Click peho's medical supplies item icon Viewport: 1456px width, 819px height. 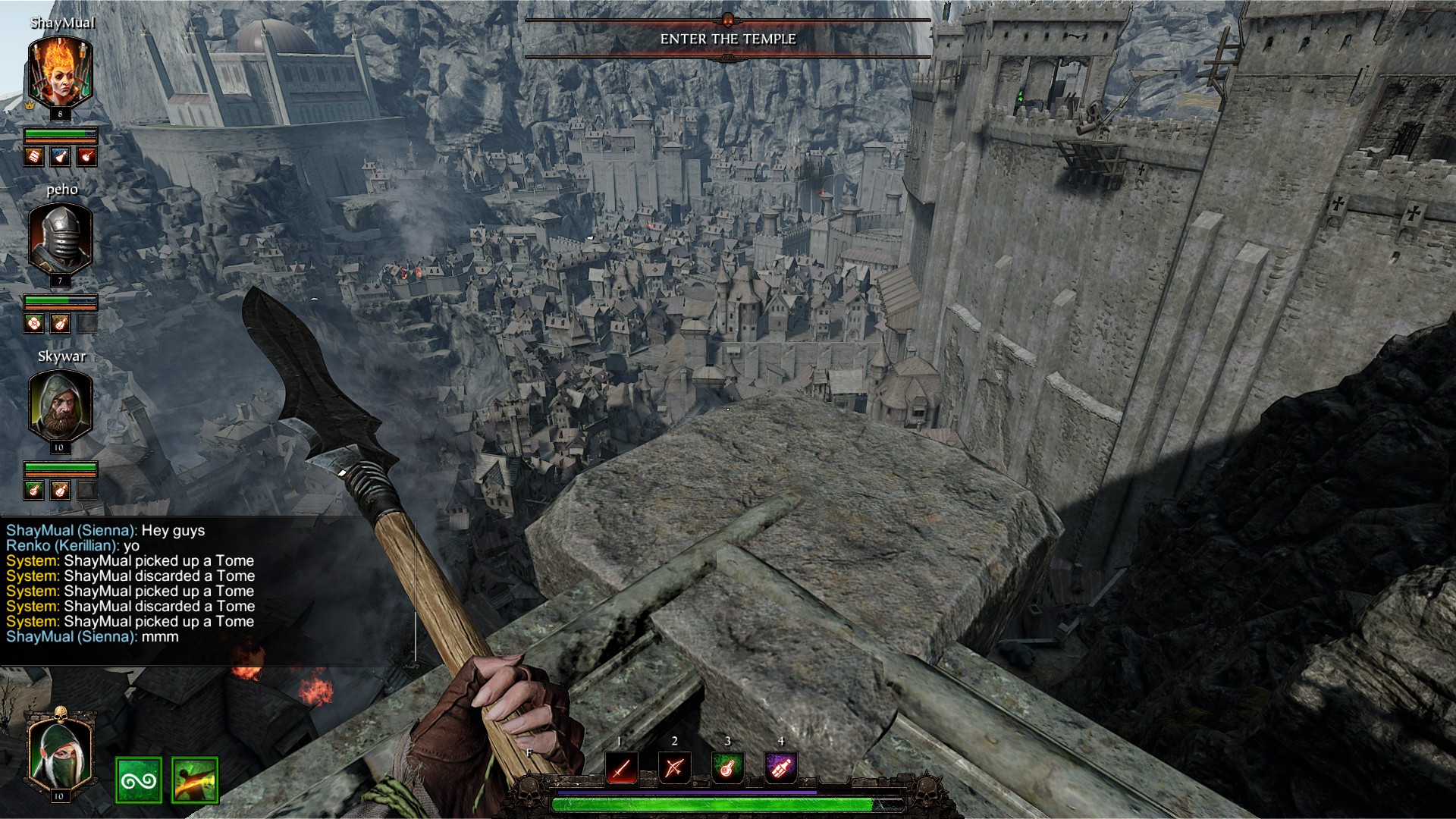tap(35, 324)
